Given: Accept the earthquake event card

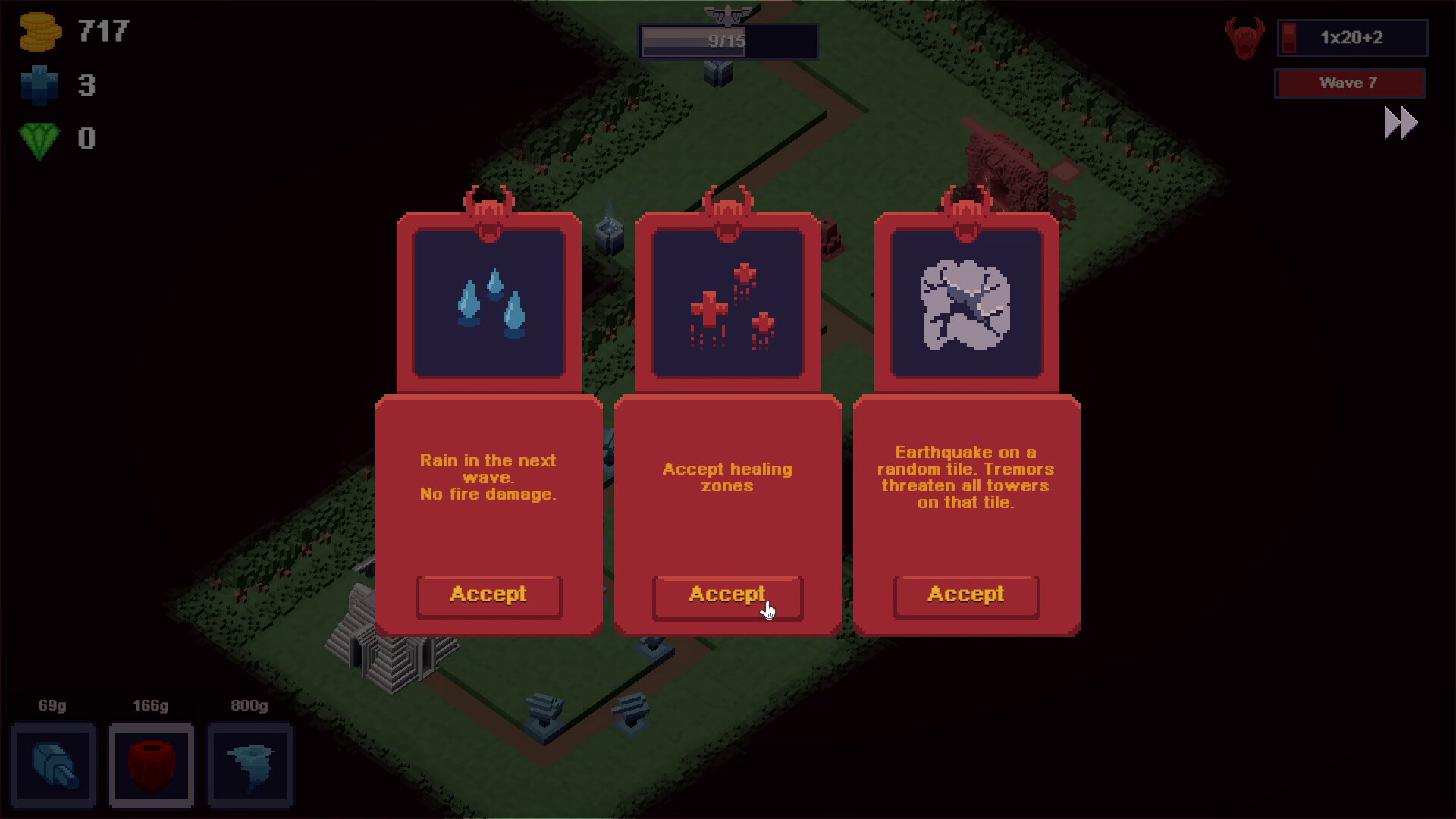Looking at the screenshot, I should click(965, 595).
